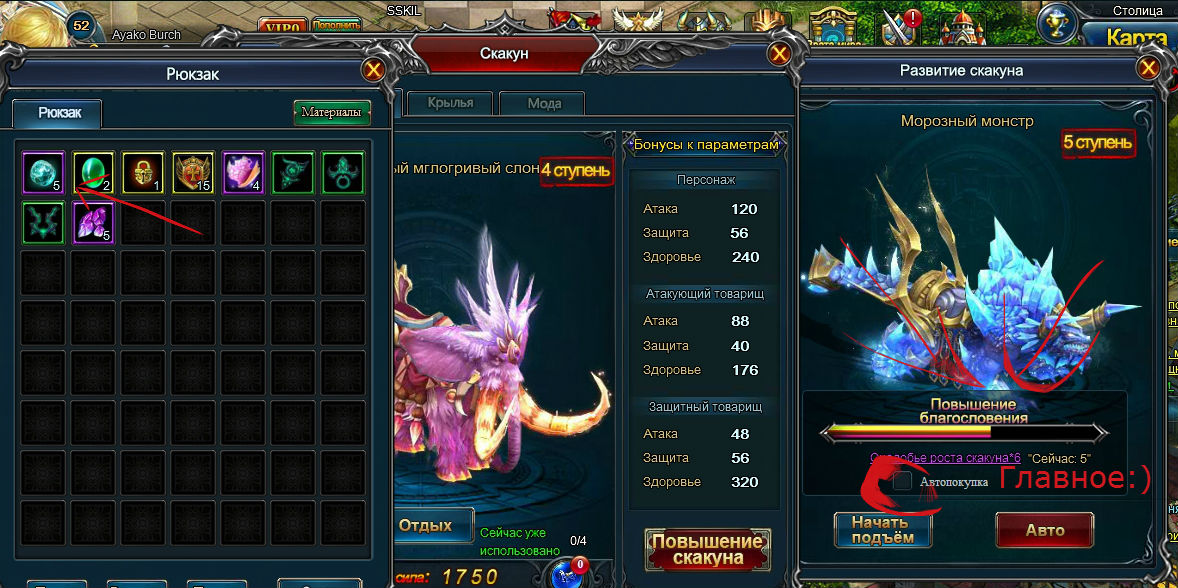The image size is (1178, 588).
Task: Open the Материалы materials section
Action: pos(331,112)
